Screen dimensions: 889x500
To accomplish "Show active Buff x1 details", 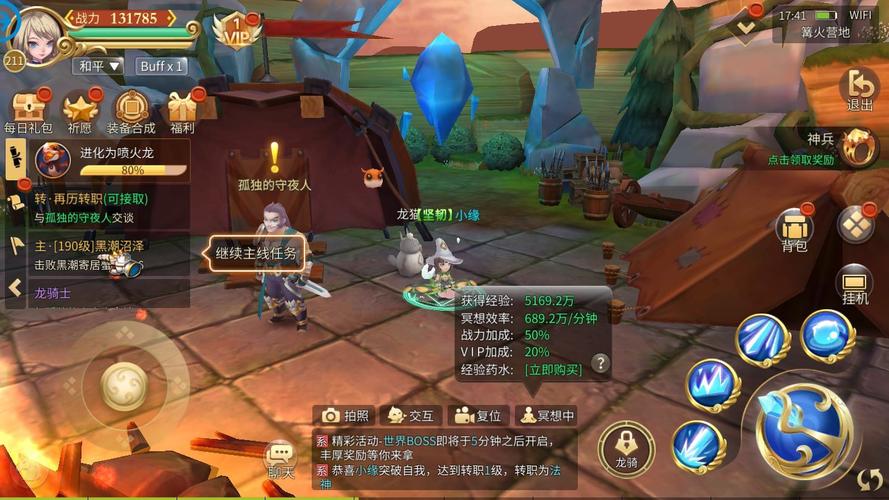I will click(x=161, y=66).
